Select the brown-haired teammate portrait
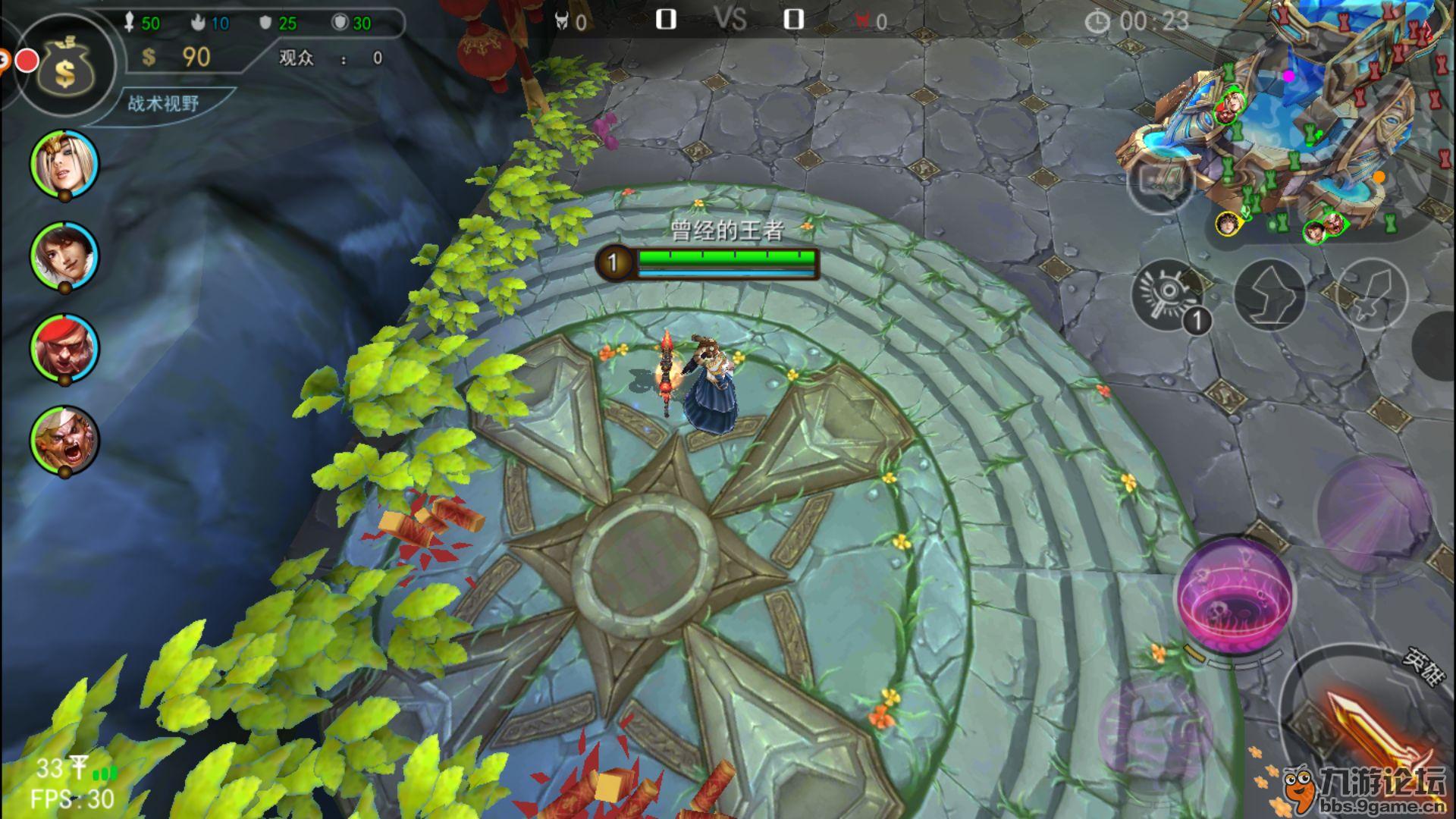 (x=64, y=256)
